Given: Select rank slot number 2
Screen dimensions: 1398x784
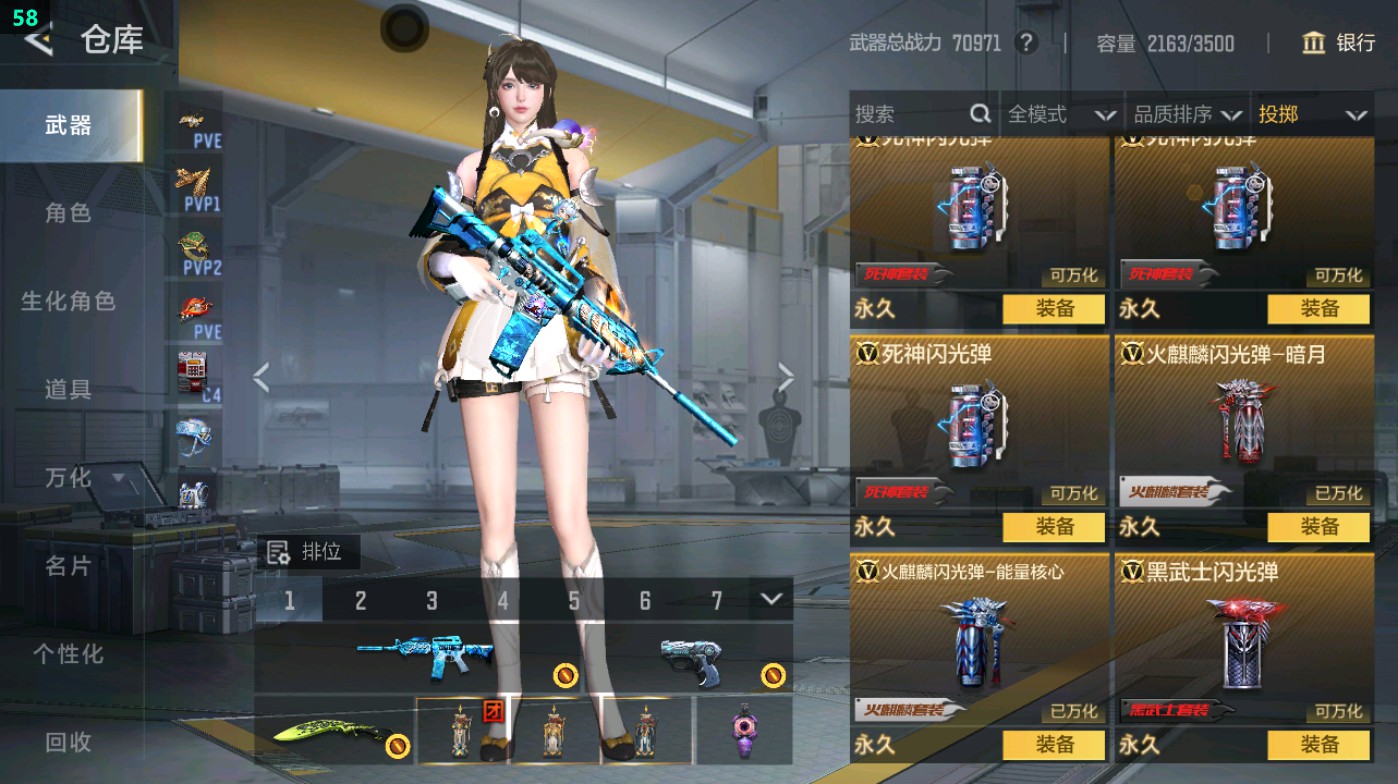Looking at the screenshot, I should (360, 600).
